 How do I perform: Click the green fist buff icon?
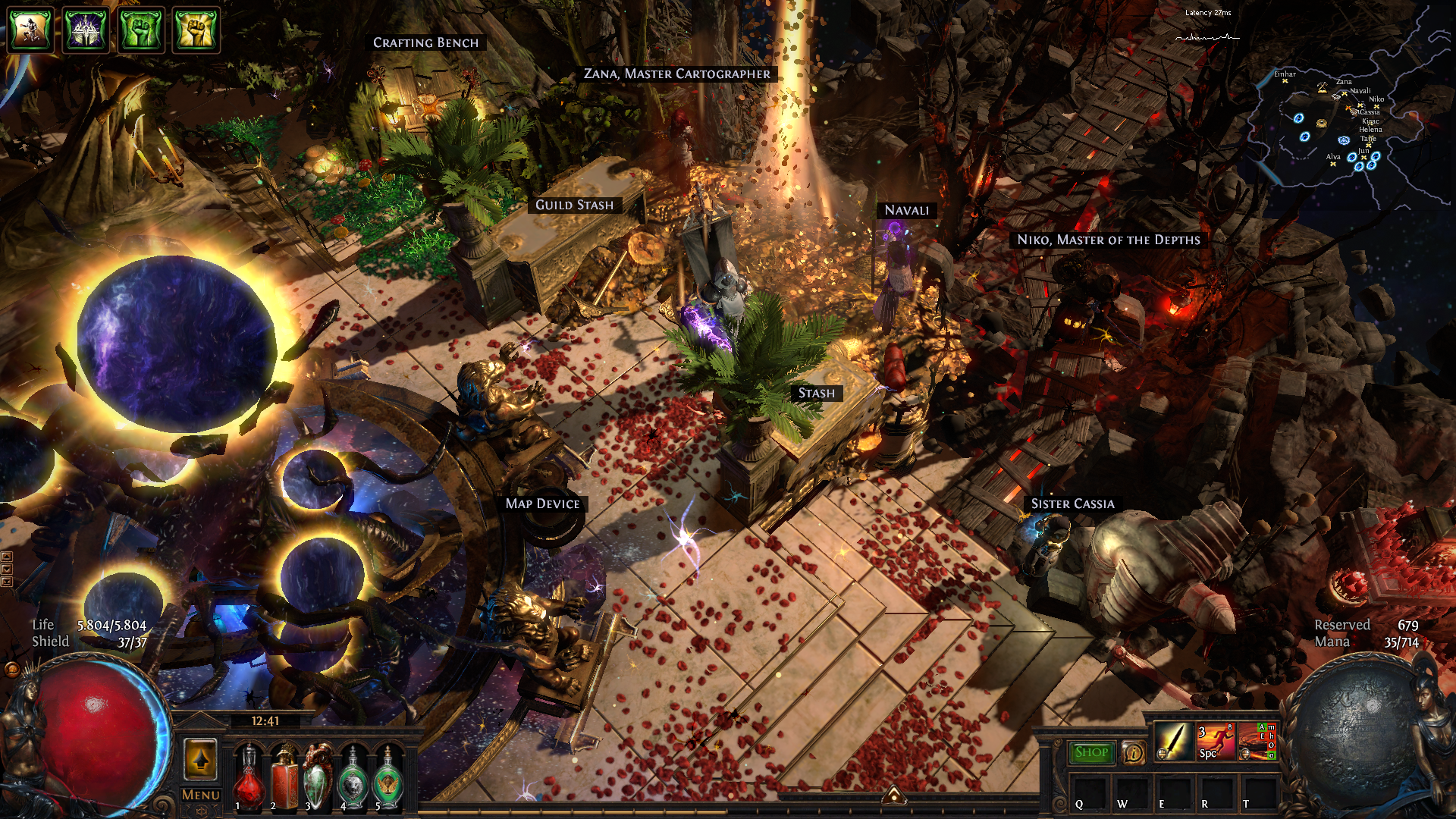coord(141,30)
